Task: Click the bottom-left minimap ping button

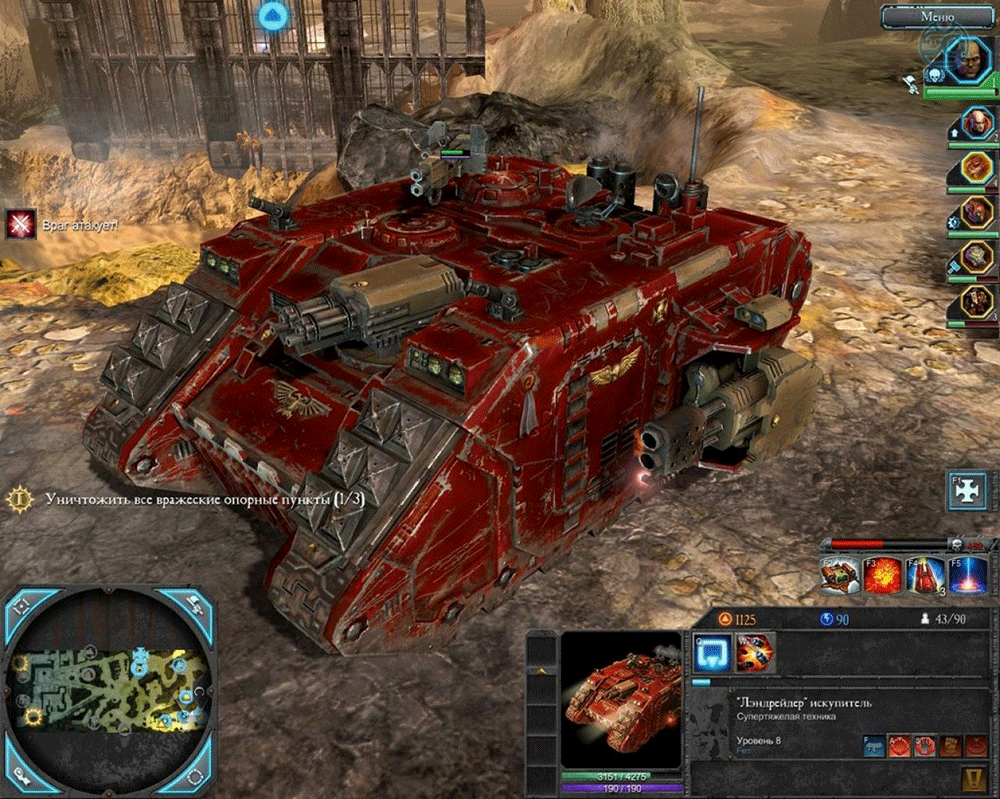Action: pyautogui.click(x=25, y=773)
